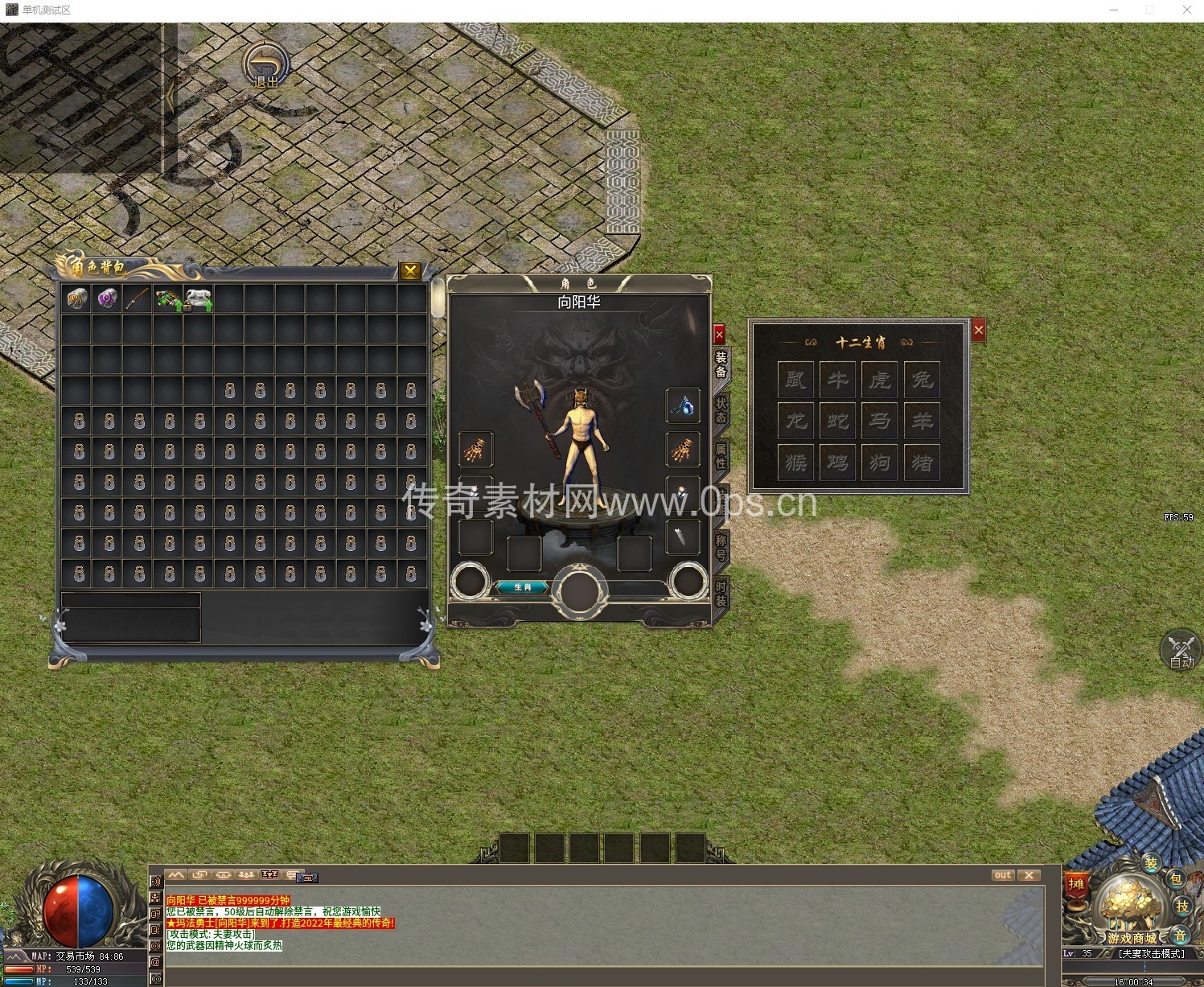Image resolution: width=1204 pixels, height=987 pixels.
Task: Open the 技 skills round button
Action: click(1181, 907)
